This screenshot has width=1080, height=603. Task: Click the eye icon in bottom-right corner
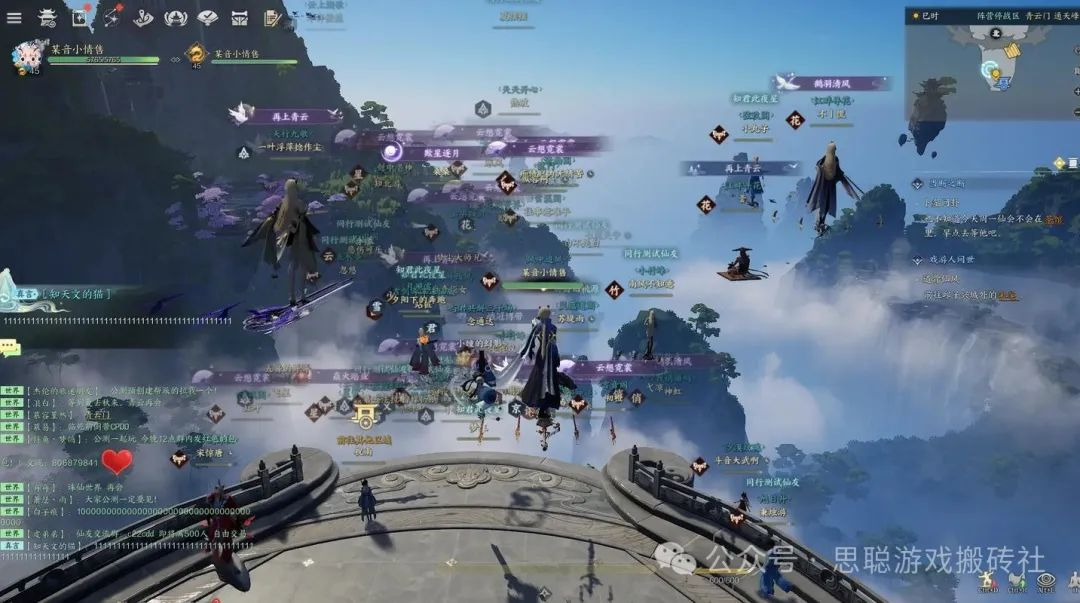tap(1046, 580)
